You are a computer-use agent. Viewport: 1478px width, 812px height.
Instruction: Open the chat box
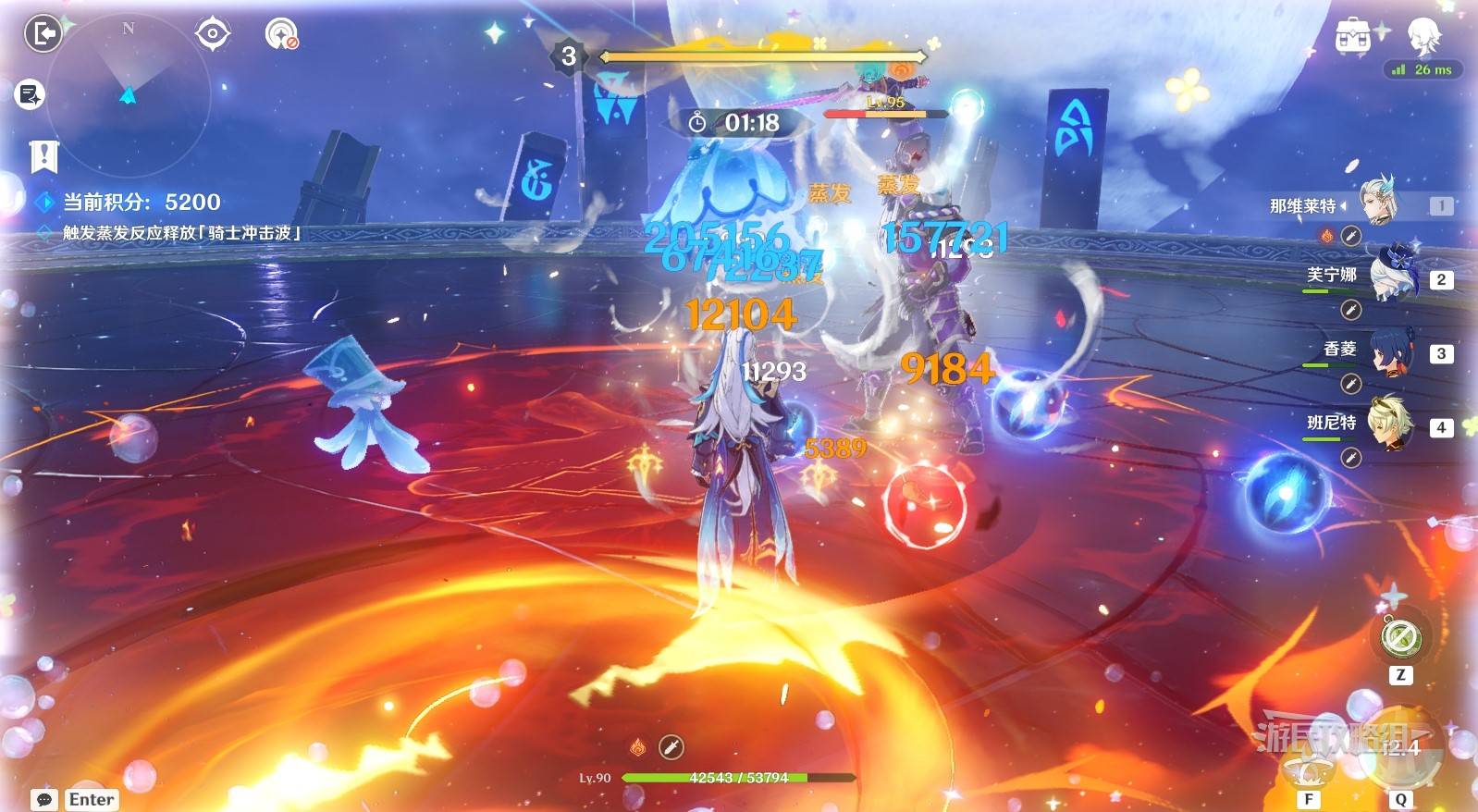(43, 799)
